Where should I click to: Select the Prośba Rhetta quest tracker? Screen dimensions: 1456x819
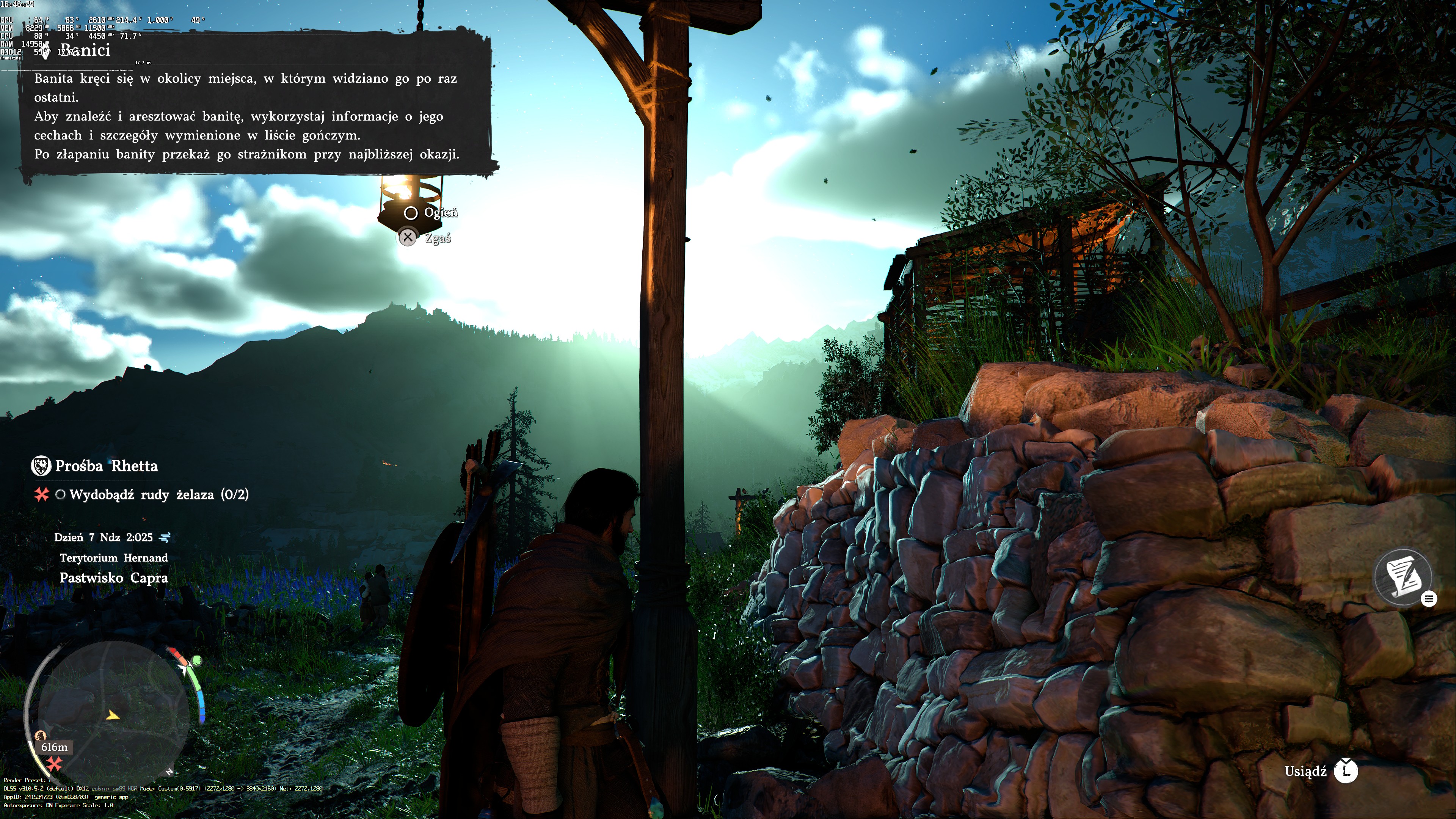106,466
